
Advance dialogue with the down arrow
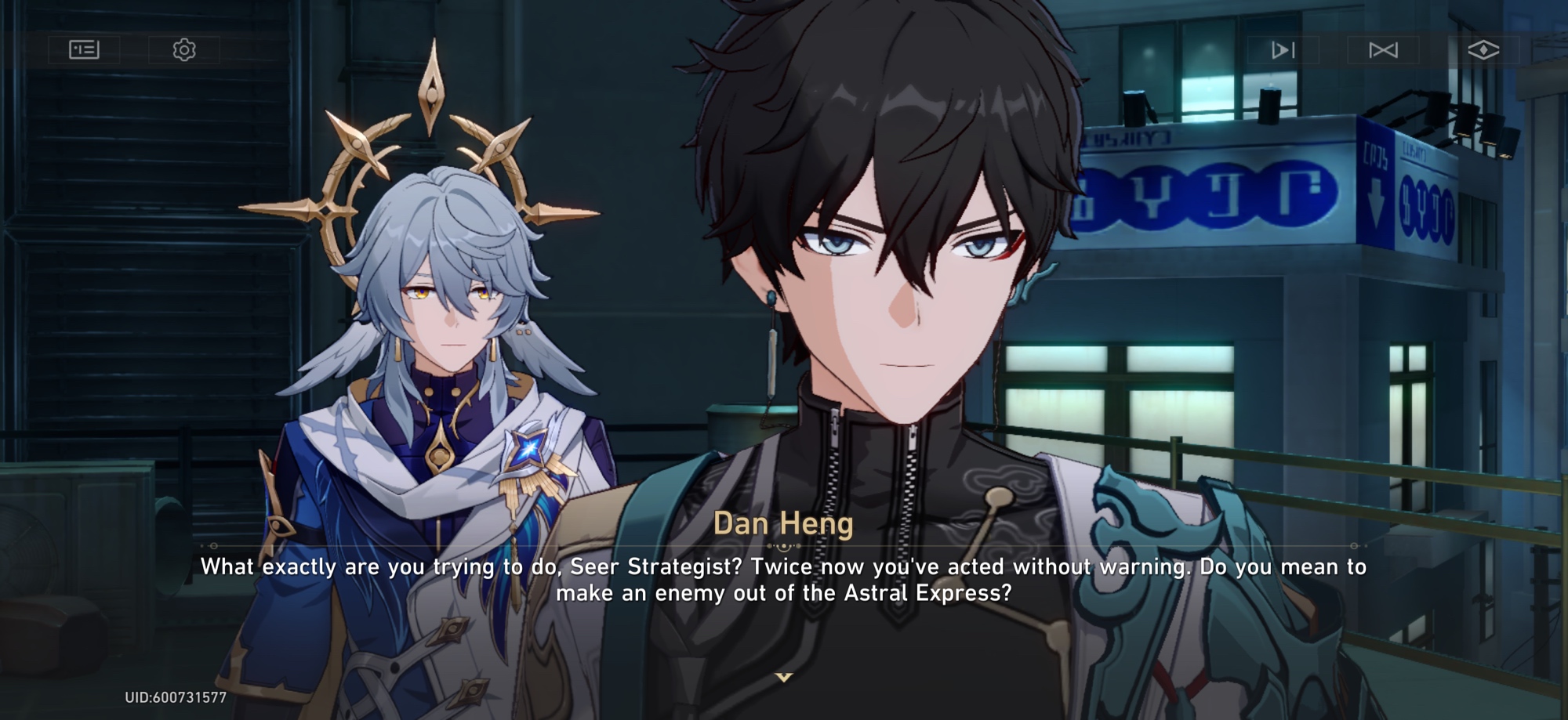click(783, 677)
